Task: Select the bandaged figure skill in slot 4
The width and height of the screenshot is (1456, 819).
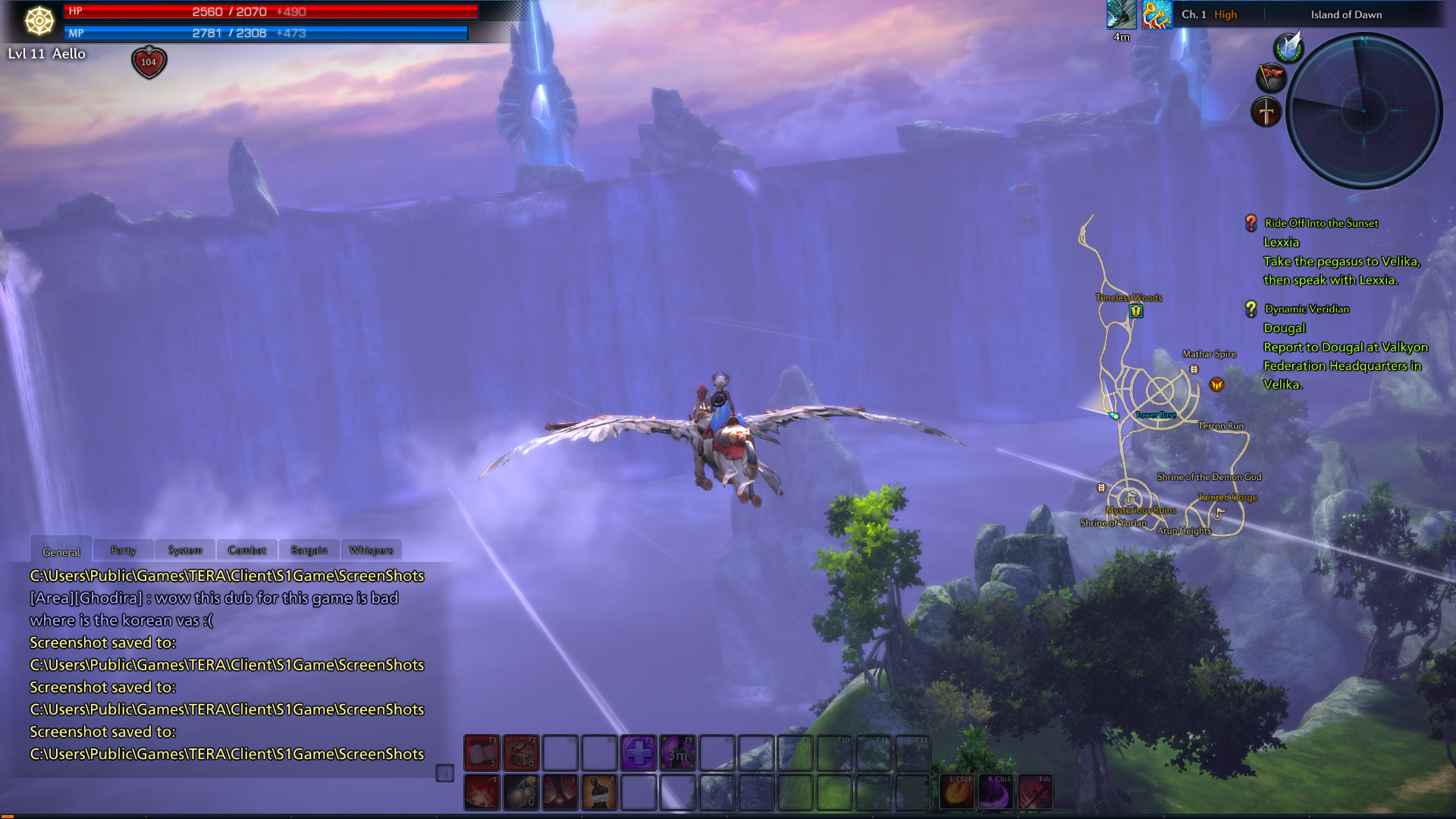Action: 599,792
